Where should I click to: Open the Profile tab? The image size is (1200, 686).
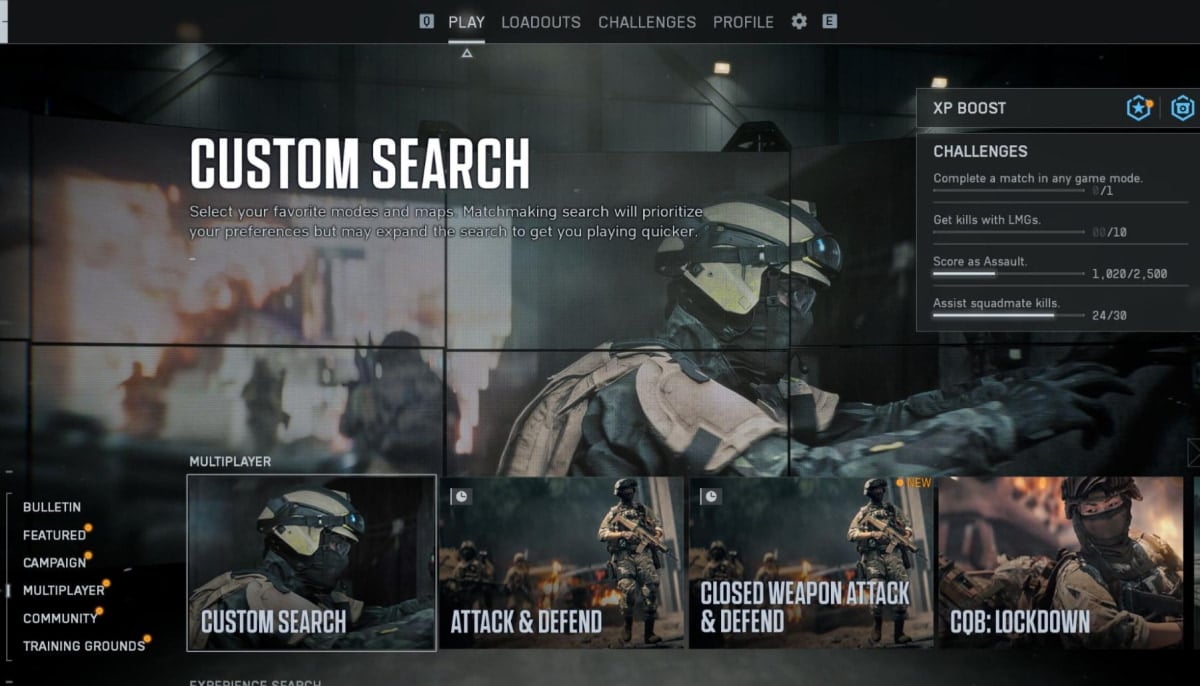click(x=743, y=22)
